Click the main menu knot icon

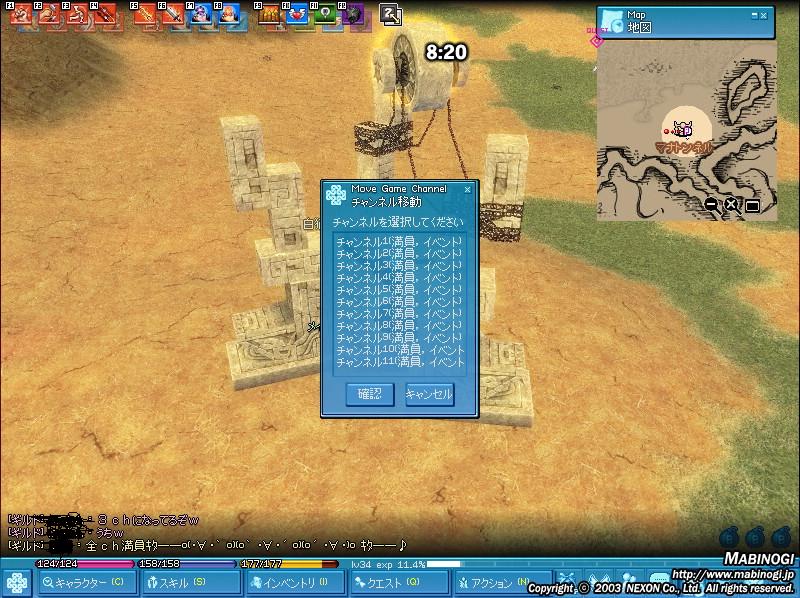tap(16, 582)
